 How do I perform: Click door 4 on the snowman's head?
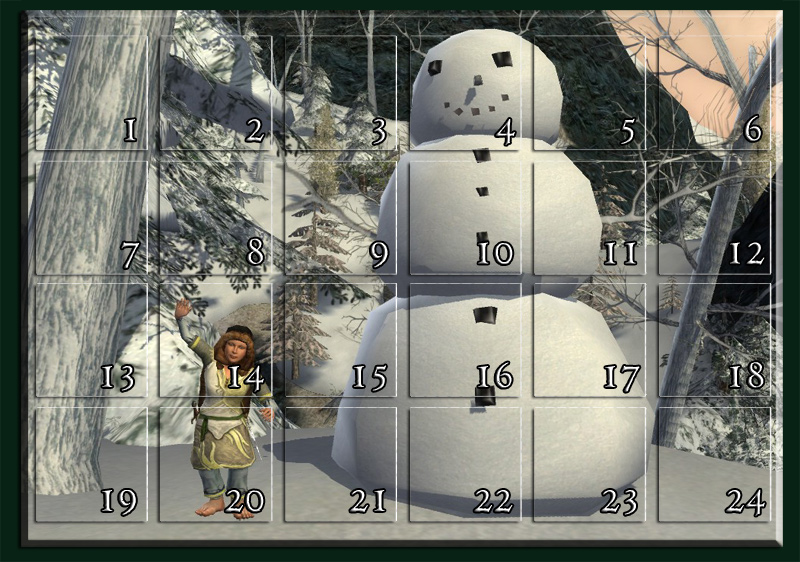pyautogui.click(x=465, y=94)
